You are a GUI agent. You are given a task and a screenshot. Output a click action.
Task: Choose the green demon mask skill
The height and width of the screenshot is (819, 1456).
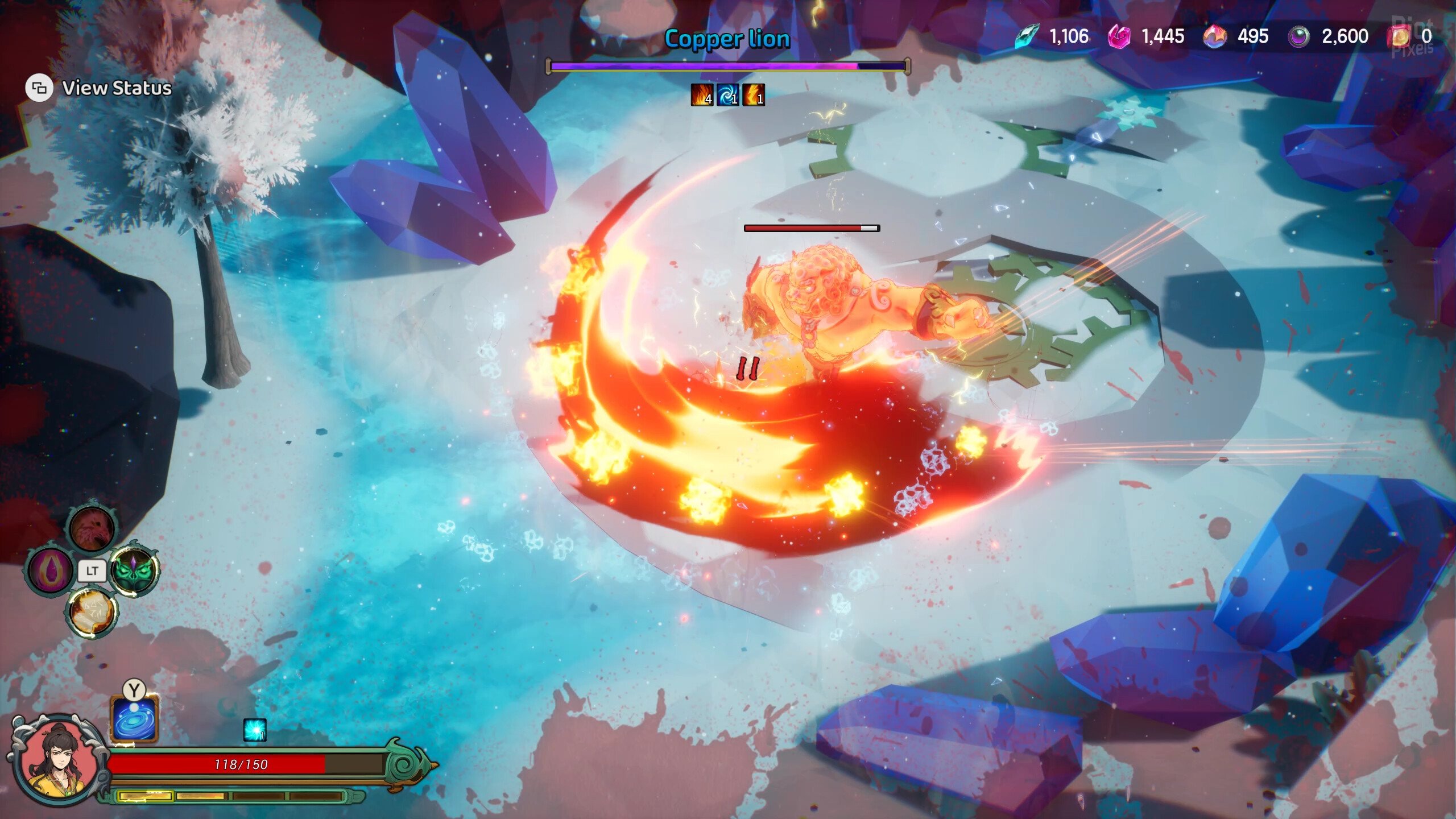click(134, 570)
